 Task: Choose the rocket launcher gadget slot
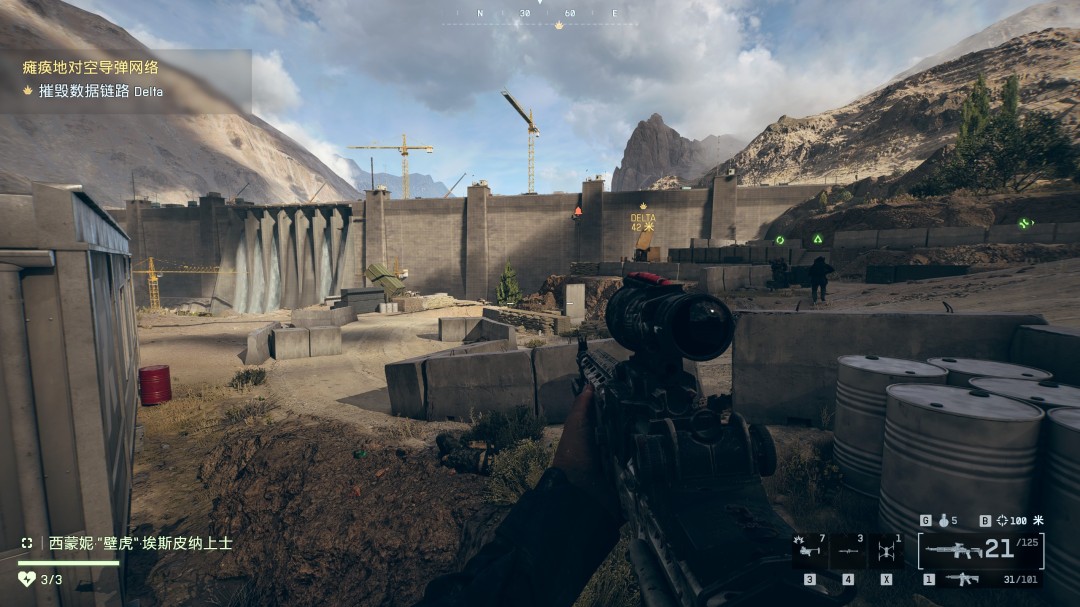848,551
